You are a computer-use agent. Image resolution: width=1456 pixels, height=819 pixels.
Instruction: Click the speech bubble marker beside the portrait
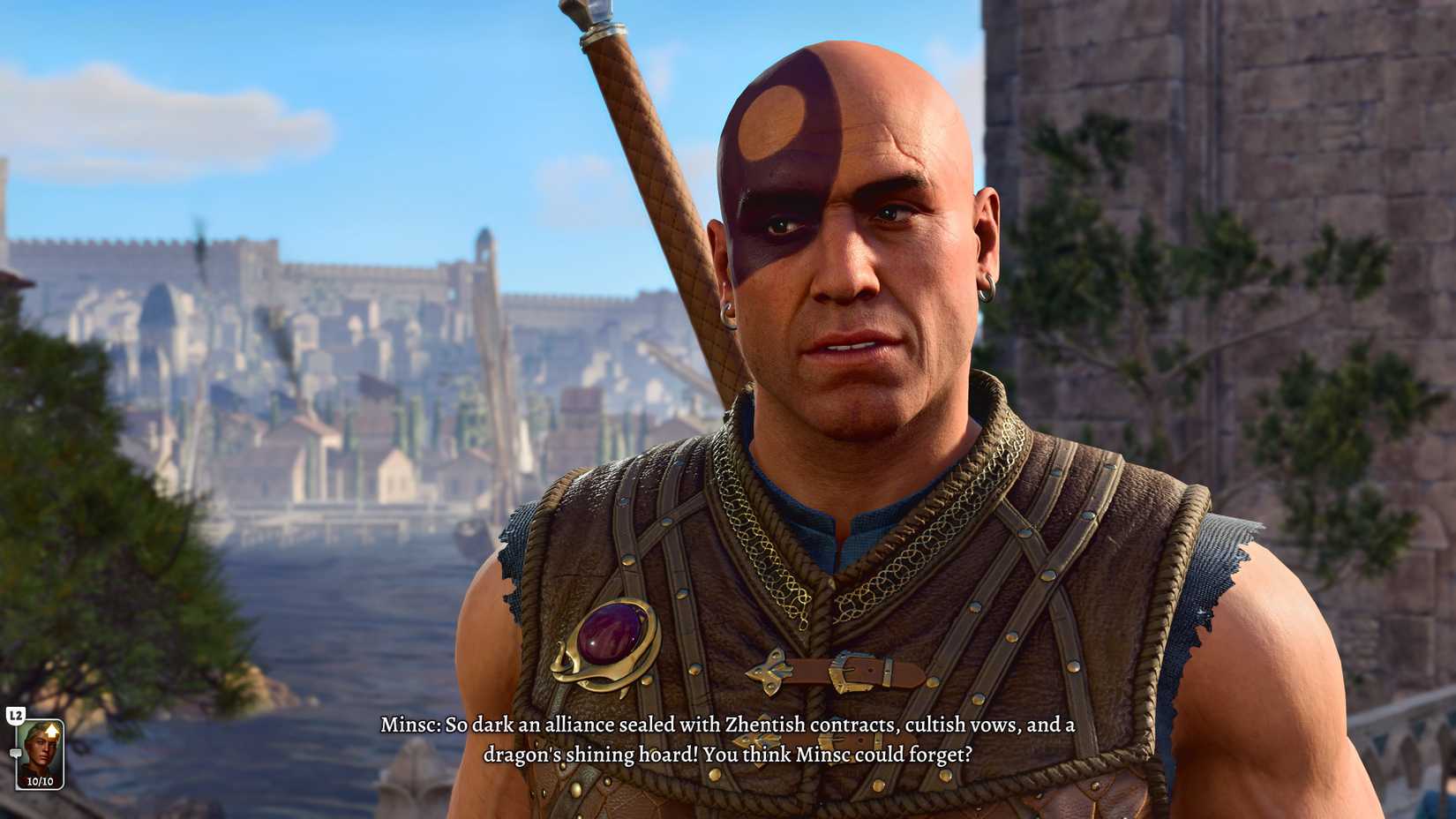click(x=16, y=753)
